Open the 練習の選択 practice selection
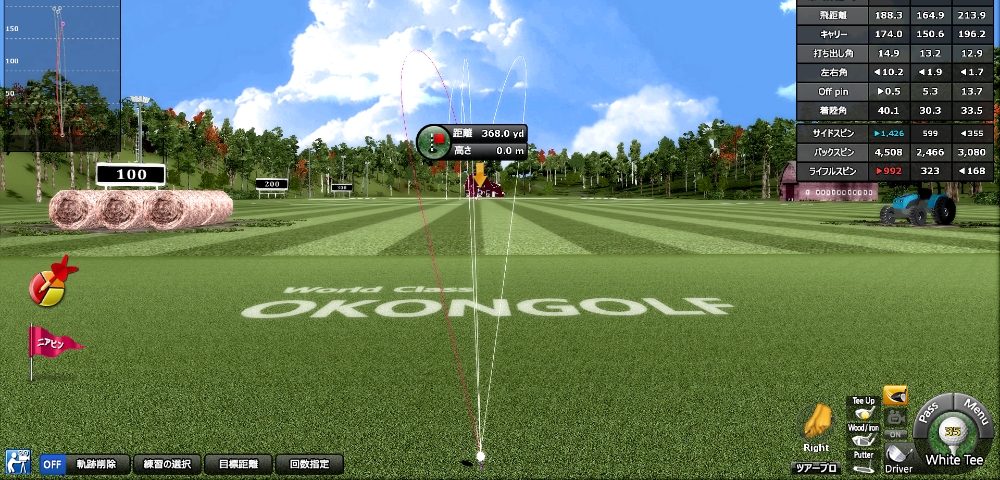1000x480 pixels. 166,464
